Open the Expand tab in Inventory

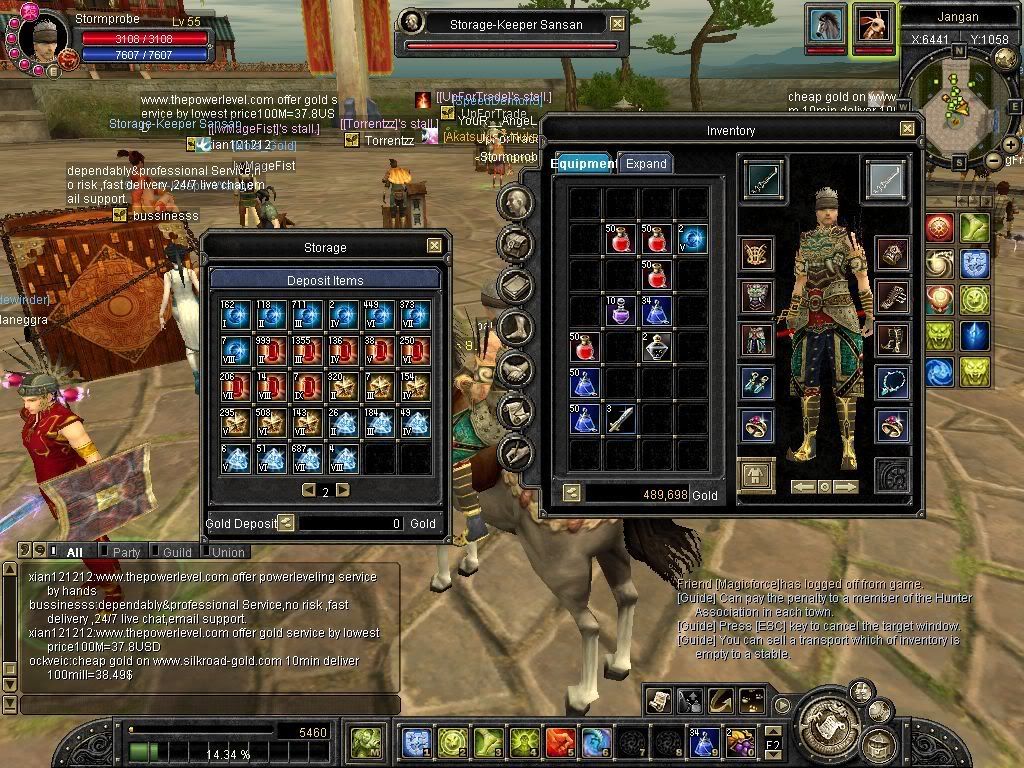click(x=645, y=164)
